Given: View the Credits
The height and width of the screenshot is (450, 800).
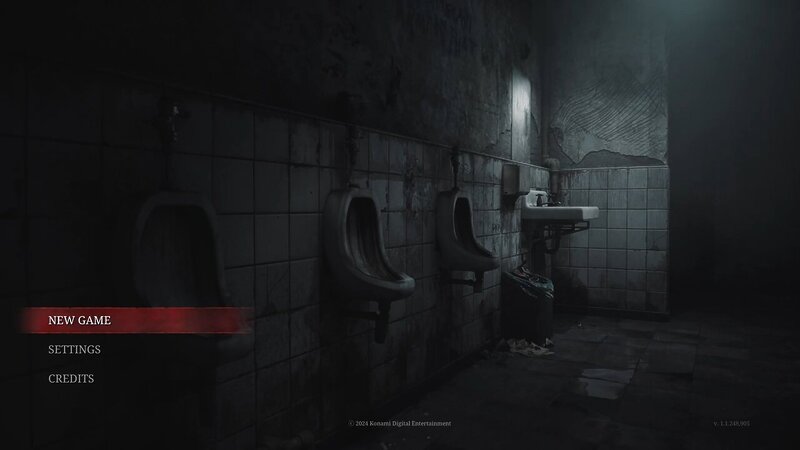Looking at the screenshot, I should coord(71,379).
